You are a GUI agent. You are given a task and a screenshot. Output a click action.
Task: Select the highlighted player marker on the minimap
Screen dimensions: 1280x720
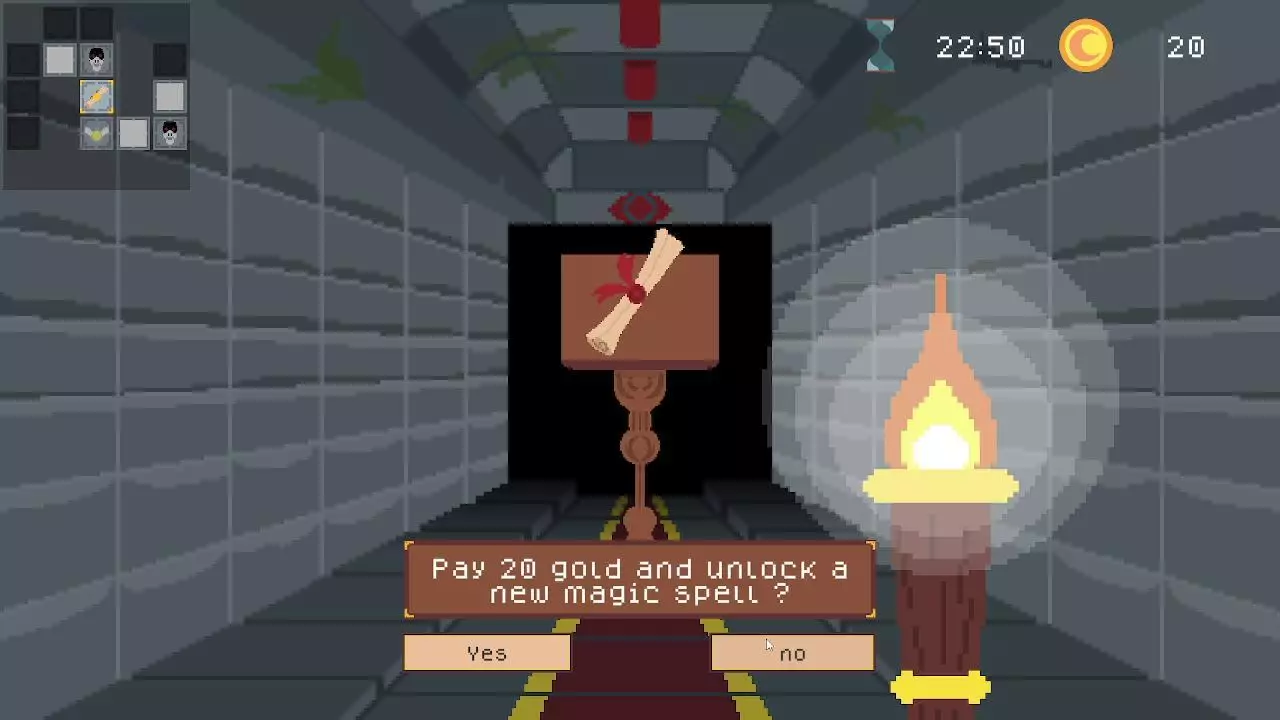tap(95, 96)
